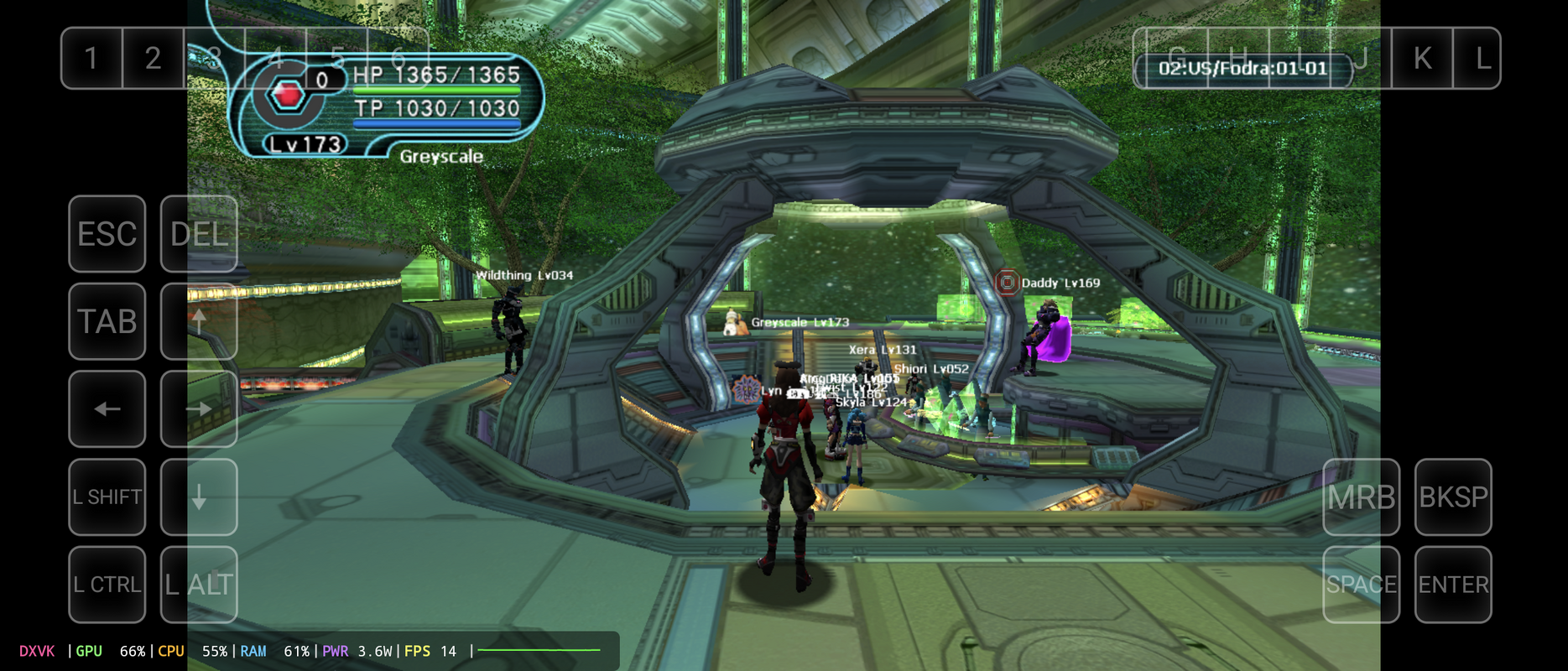Tap the left arrow virtual key
The height and width of the screenshot is (671, 1568).
click(107, 409)
